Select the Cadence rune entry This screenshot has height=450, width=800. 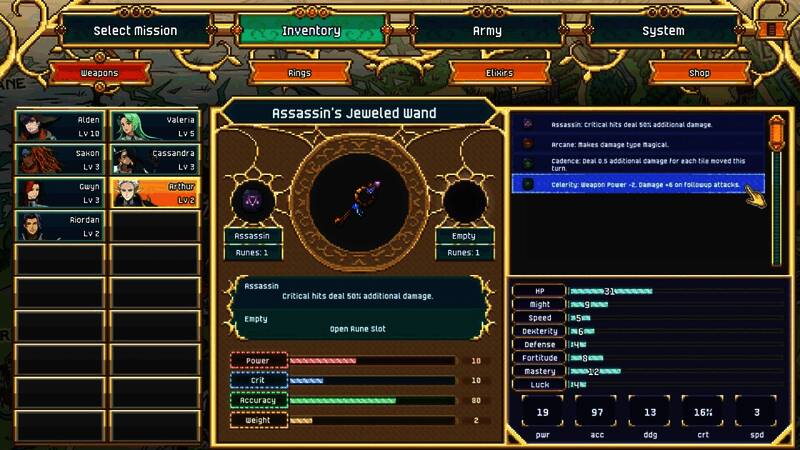(x=638, y=163)
